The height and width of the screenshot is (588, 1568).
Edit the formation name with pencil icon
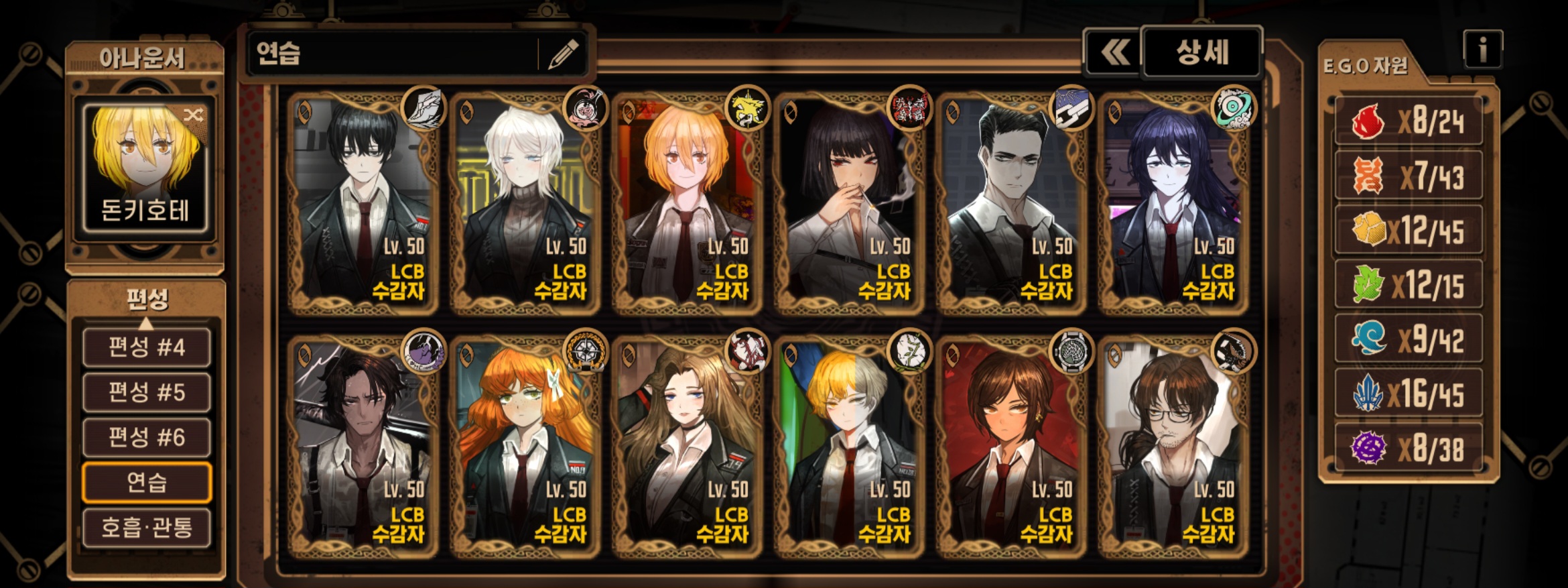[563, 54]
